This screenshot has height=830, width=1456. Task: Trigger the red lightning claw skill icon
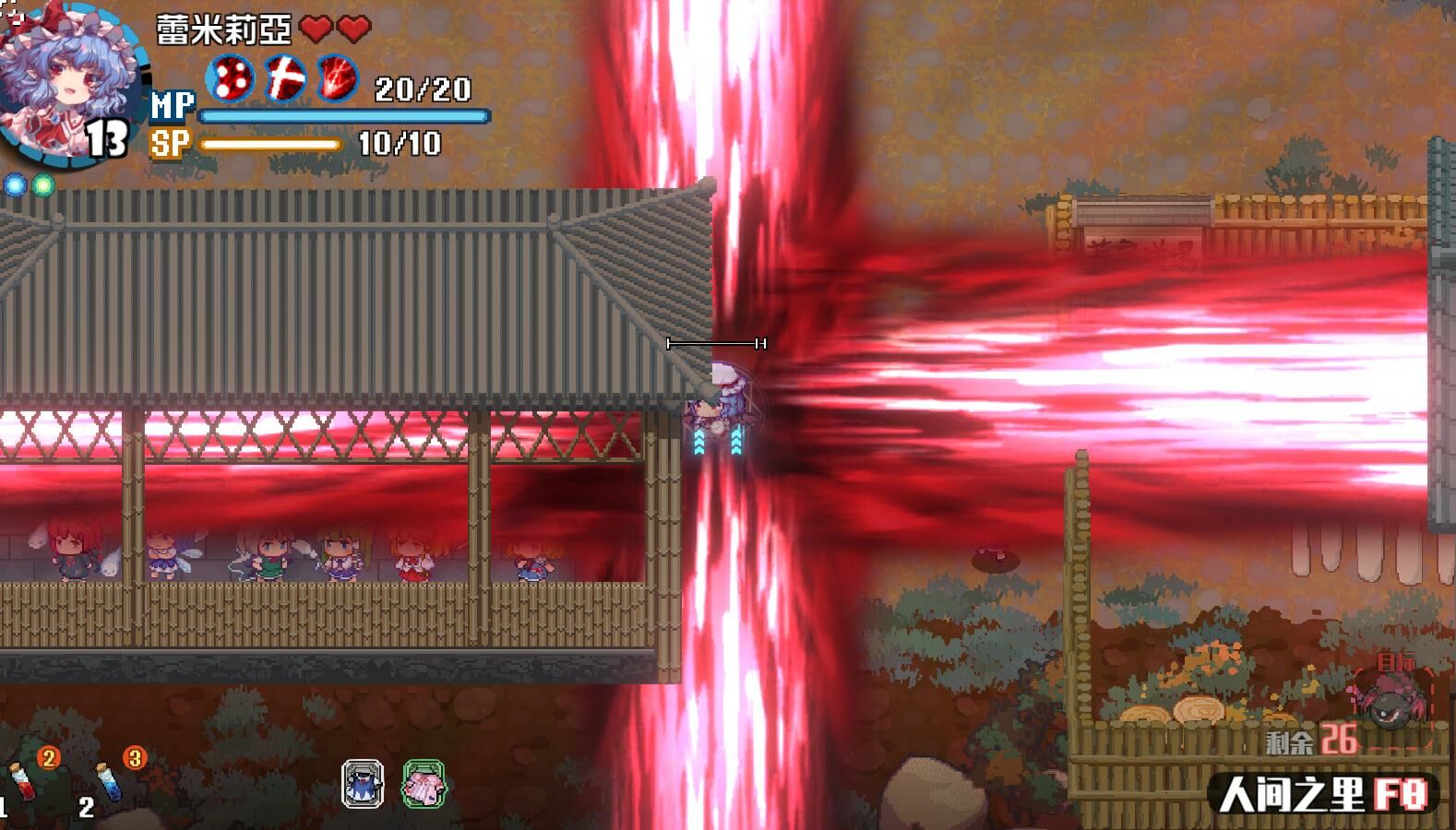339,78
